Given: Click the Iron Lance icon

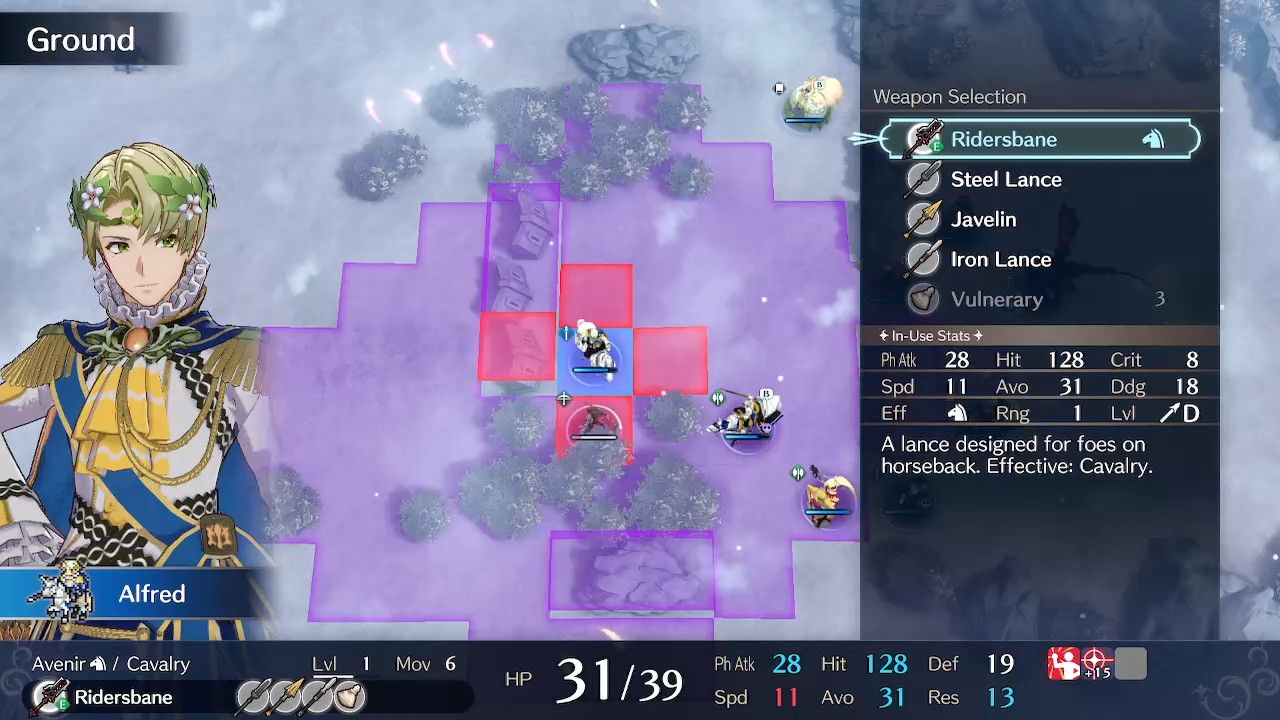Looking at the screenshot, I should click(x=921, y=259).
